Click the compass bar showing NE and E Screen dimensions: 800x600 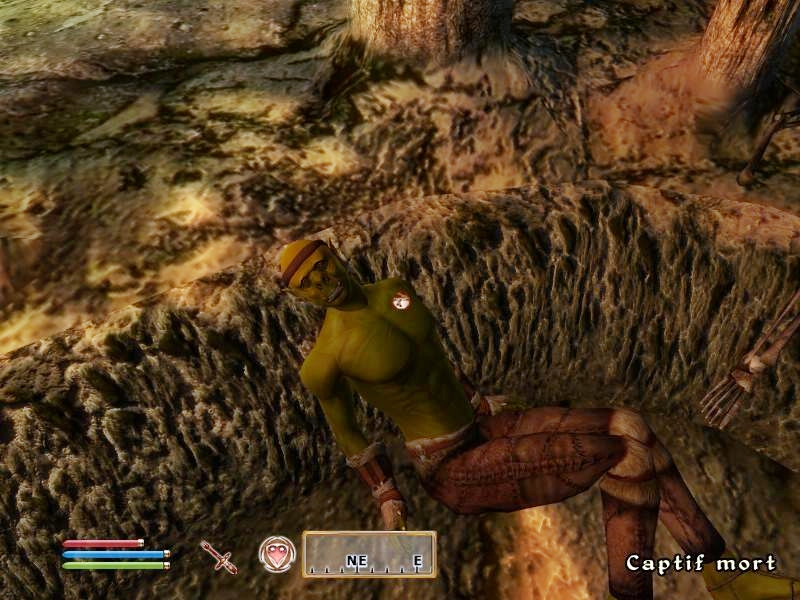click(369, 554)
